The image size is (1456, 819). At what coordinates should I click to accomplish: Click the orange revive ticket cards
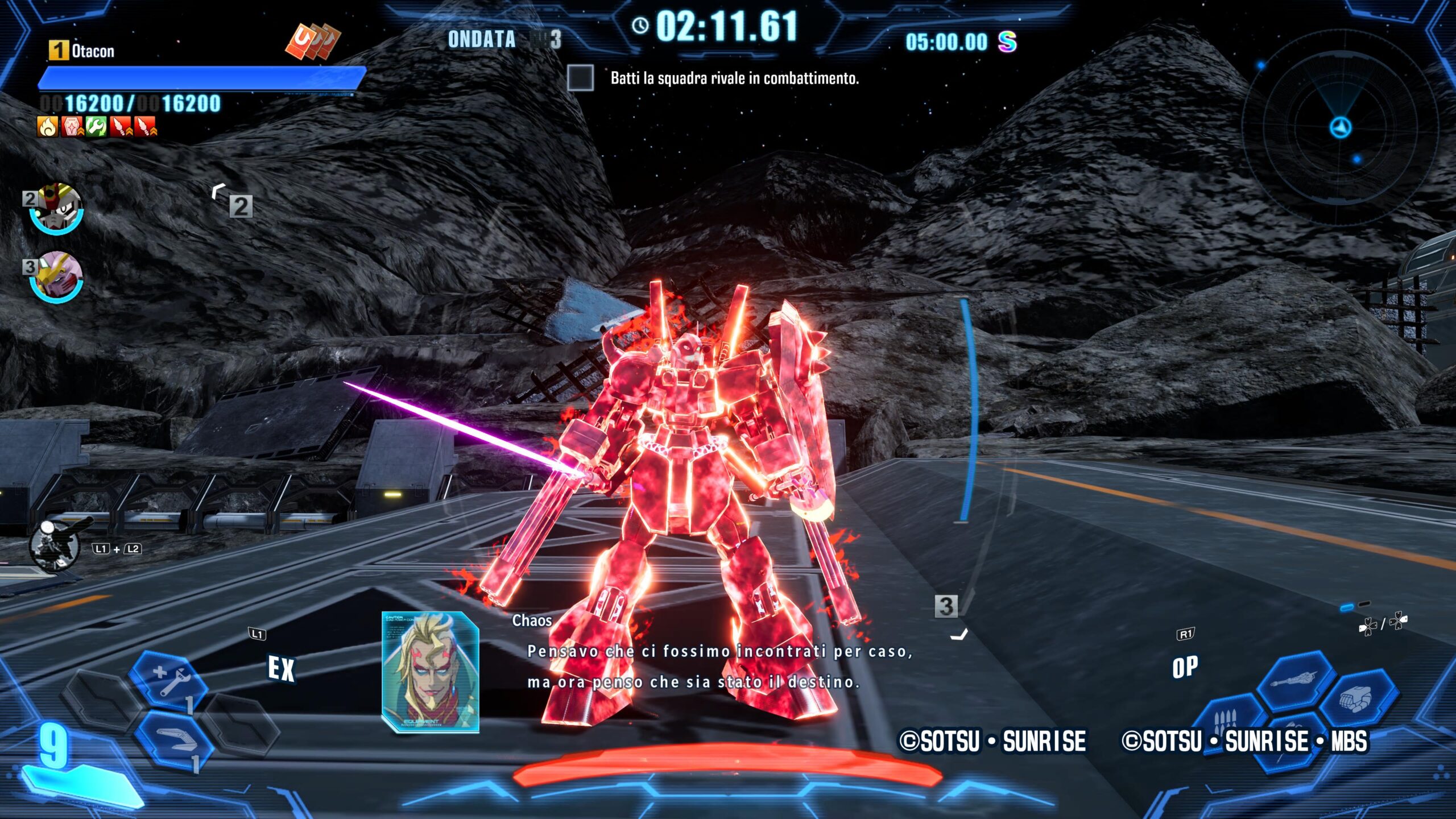click(312, 42)
